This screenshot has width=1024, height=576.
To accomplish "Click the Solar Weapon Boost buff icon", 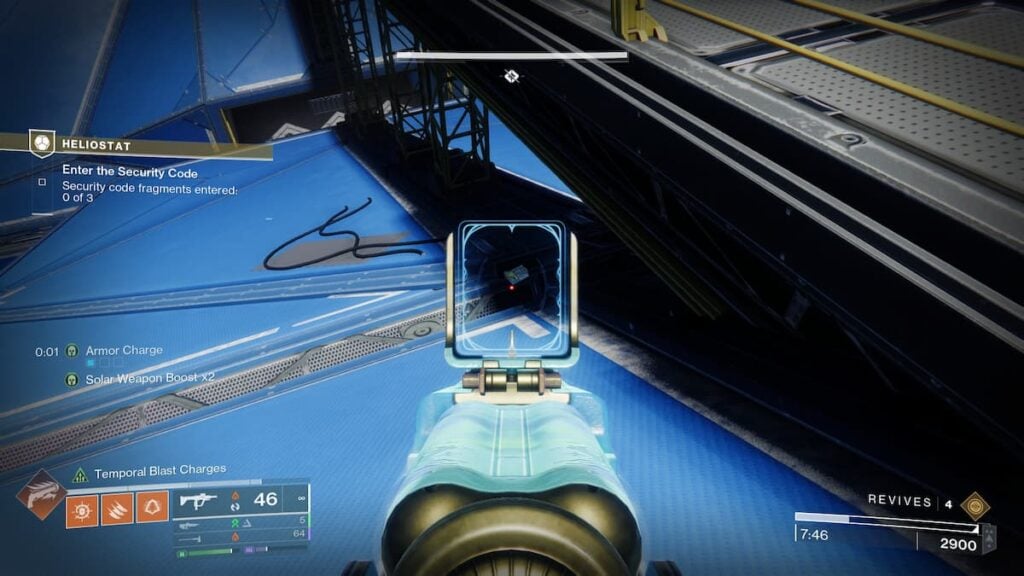I will 72,379.
